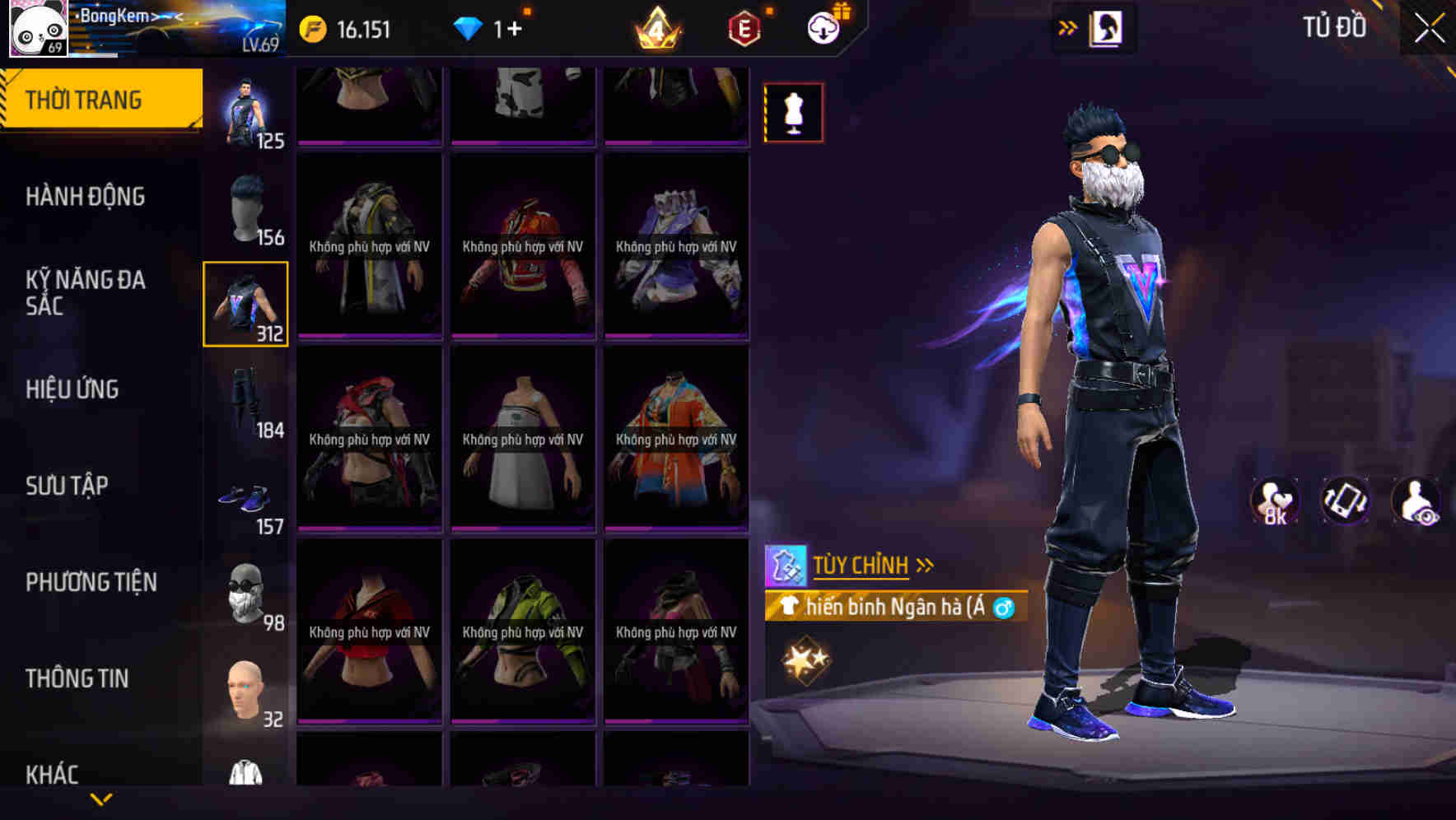
Task: Collapse the sidebar with the bottom chevron arrow
Action: point(101,800)
